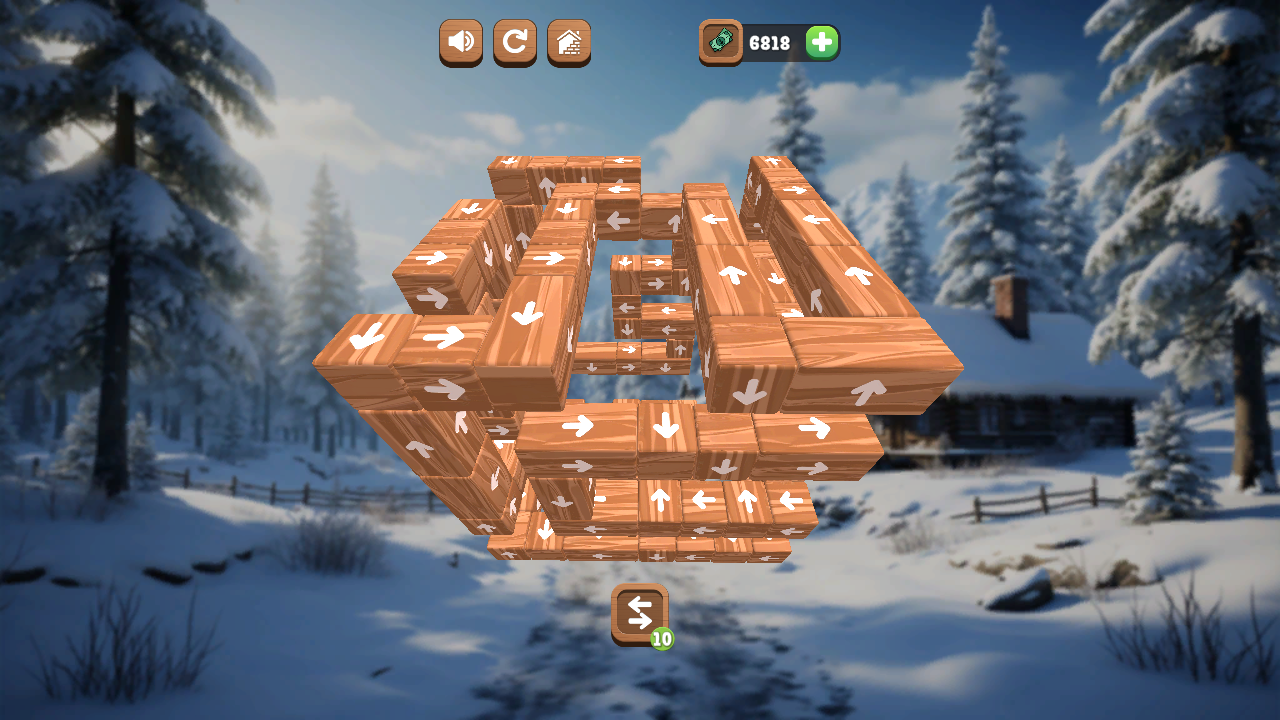Tap the right-arrow block in the middle row

tap(580, 427)
